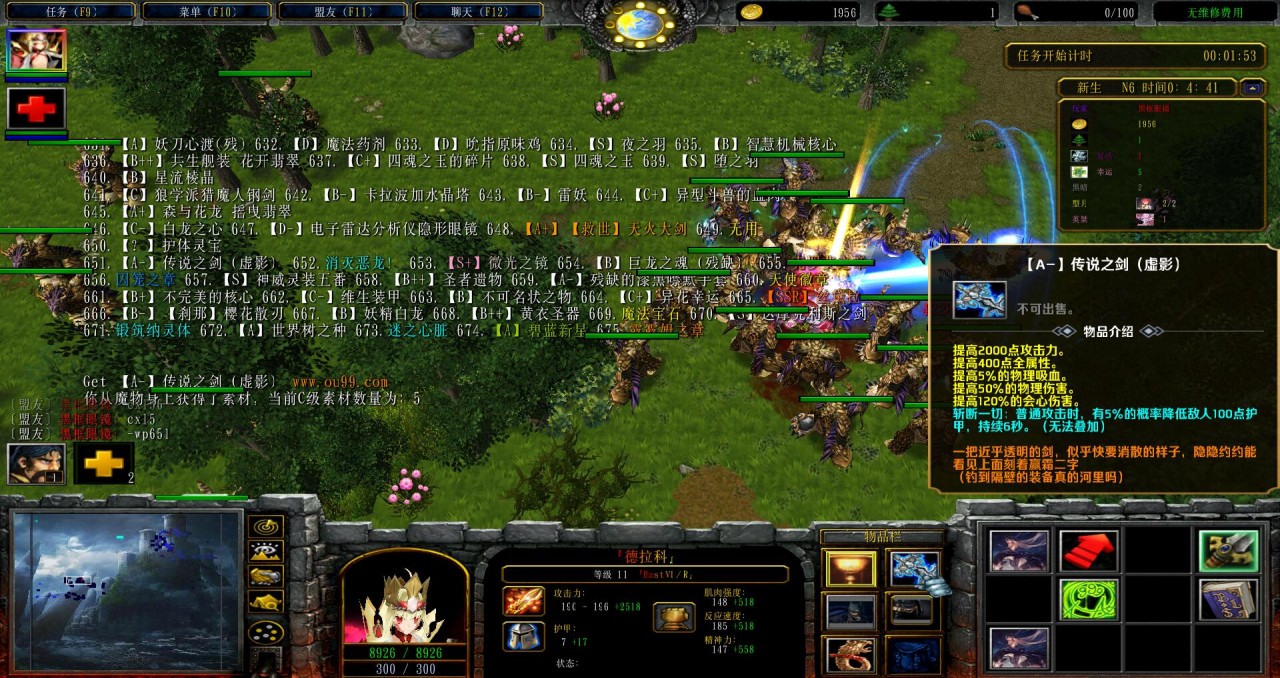
Task: Open the 盟友 (F11) allies menu
Action: click(342, 11)
